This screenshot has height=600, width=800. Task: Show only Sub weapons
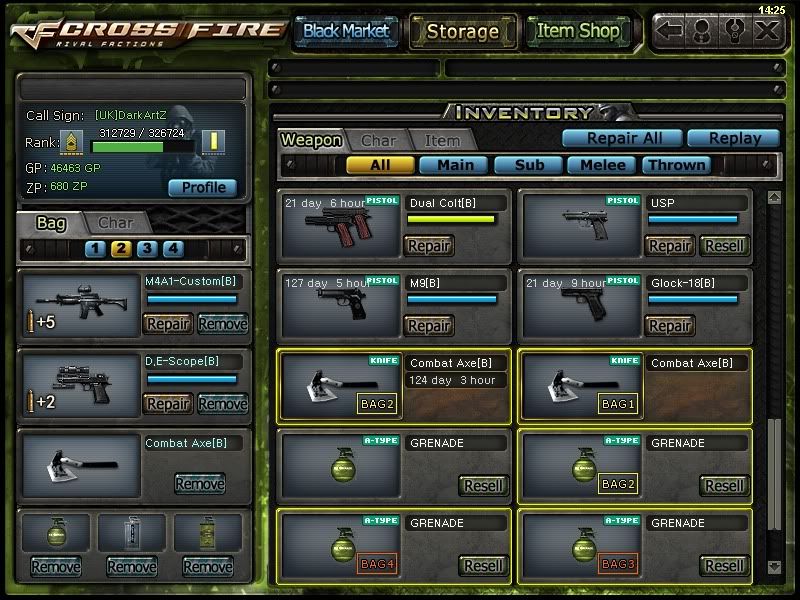pyautogui.click(x=528, y=165)
